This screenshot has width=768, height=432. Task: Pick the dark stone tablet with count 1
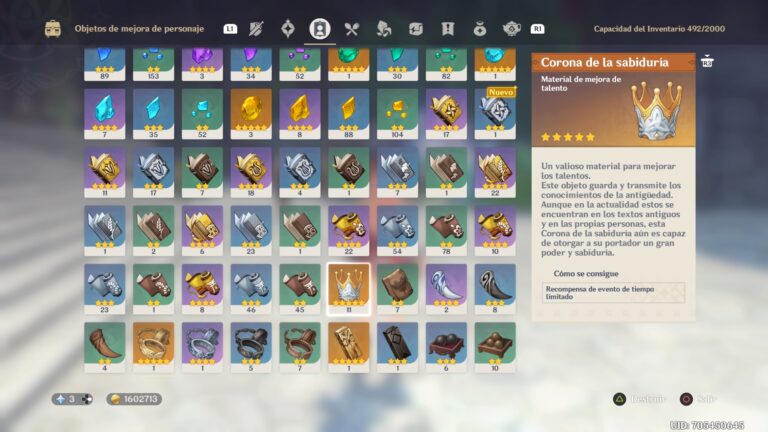click(397, 341)
